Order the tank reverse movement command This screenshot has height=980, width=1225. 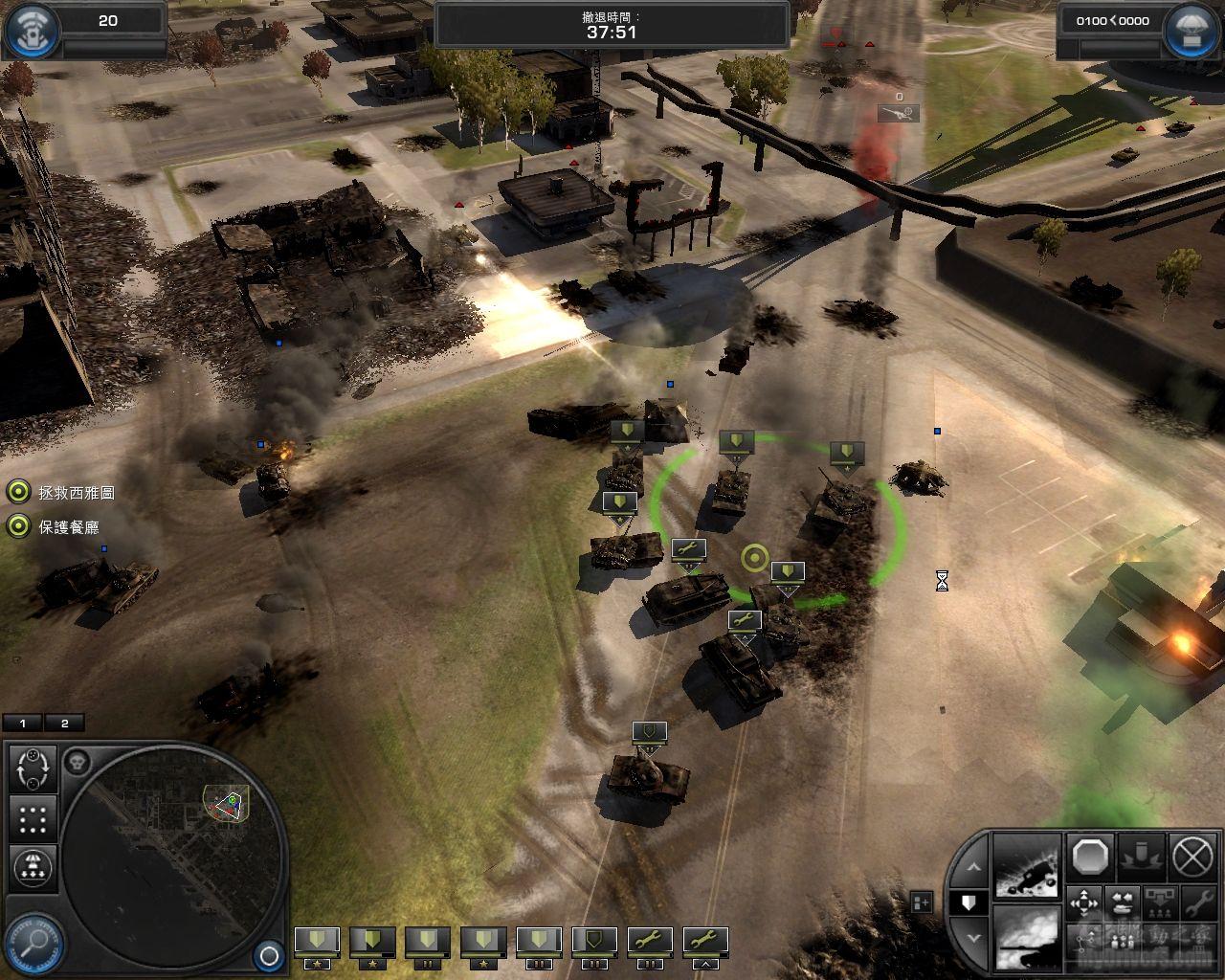(x=1121, y=903)
